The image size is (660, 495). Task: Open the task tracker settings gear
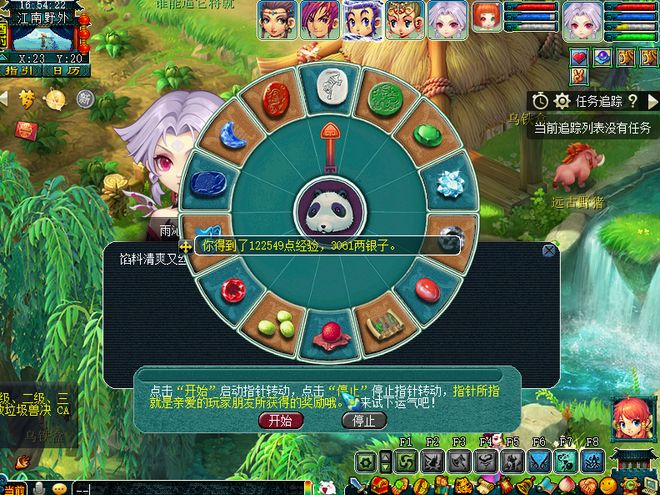tap(561, 101)
